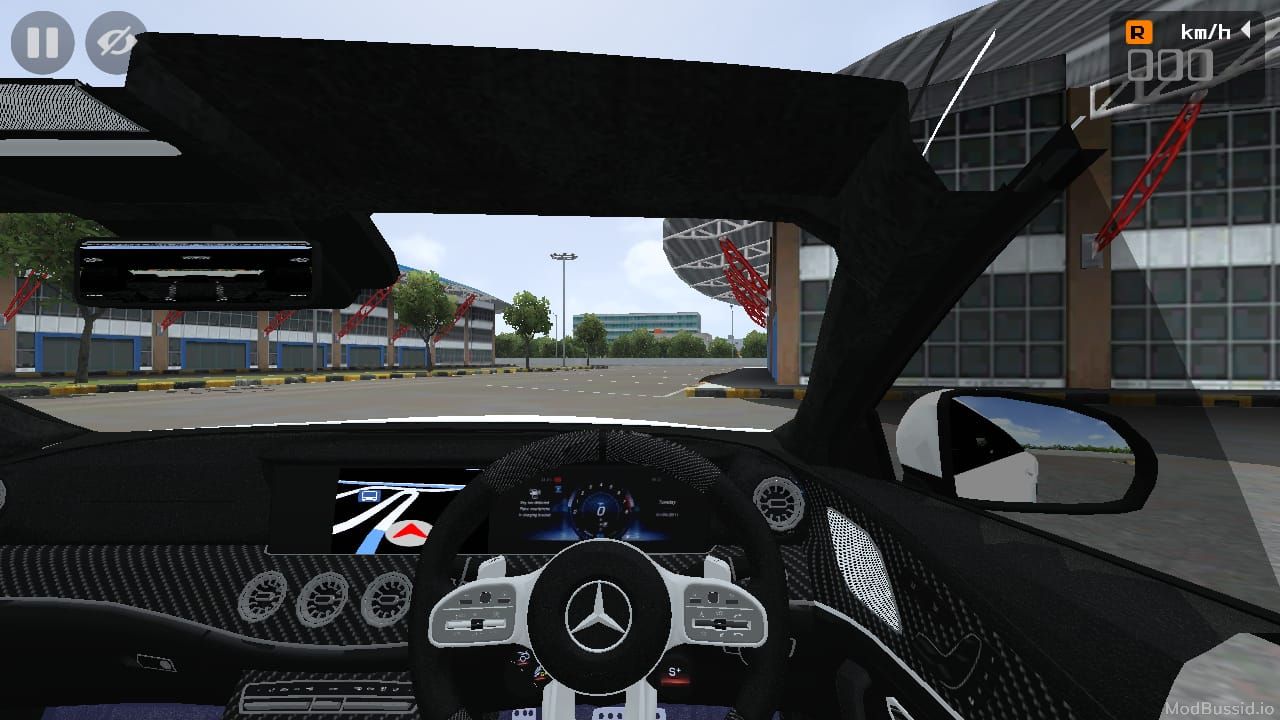Screen dimensions: 1280x720
Task: Click the rearview mirror above the dashboard
Action: click(x=198, y=269)
